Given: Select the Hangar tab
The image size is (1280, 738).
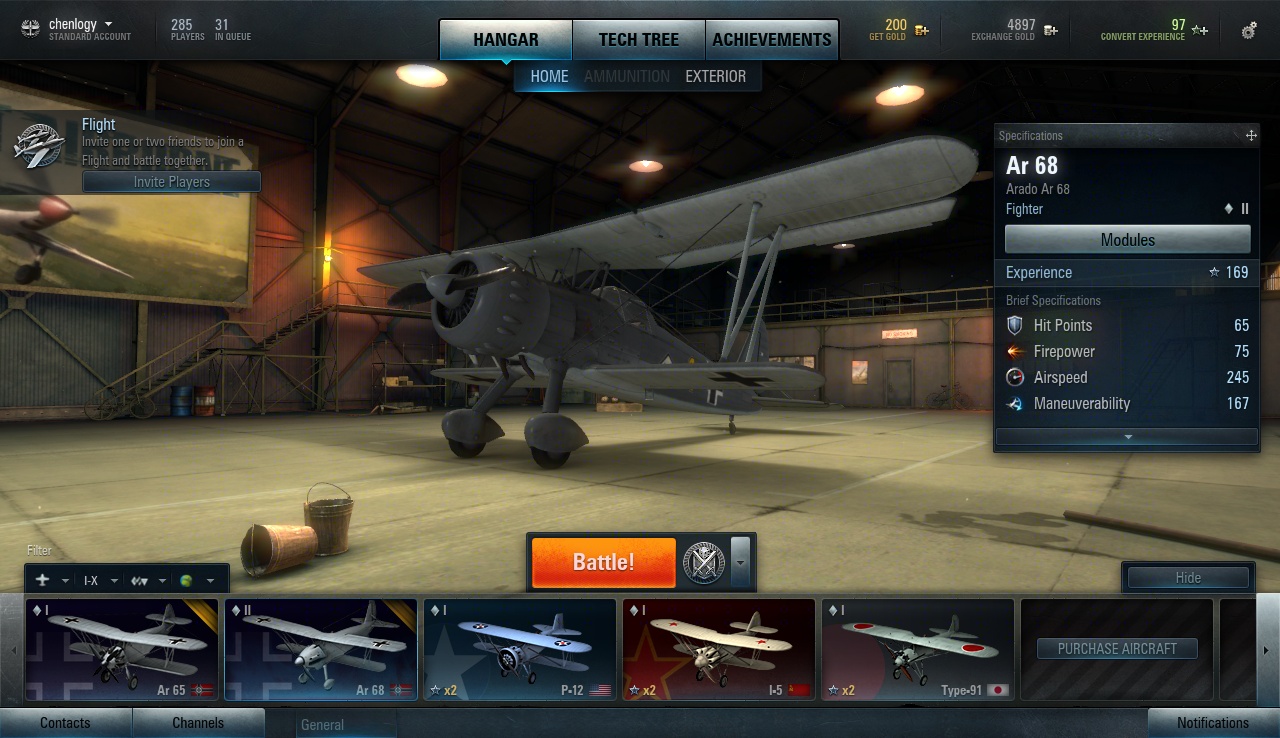Looking at the screenshot, I should tap(506, 40).
